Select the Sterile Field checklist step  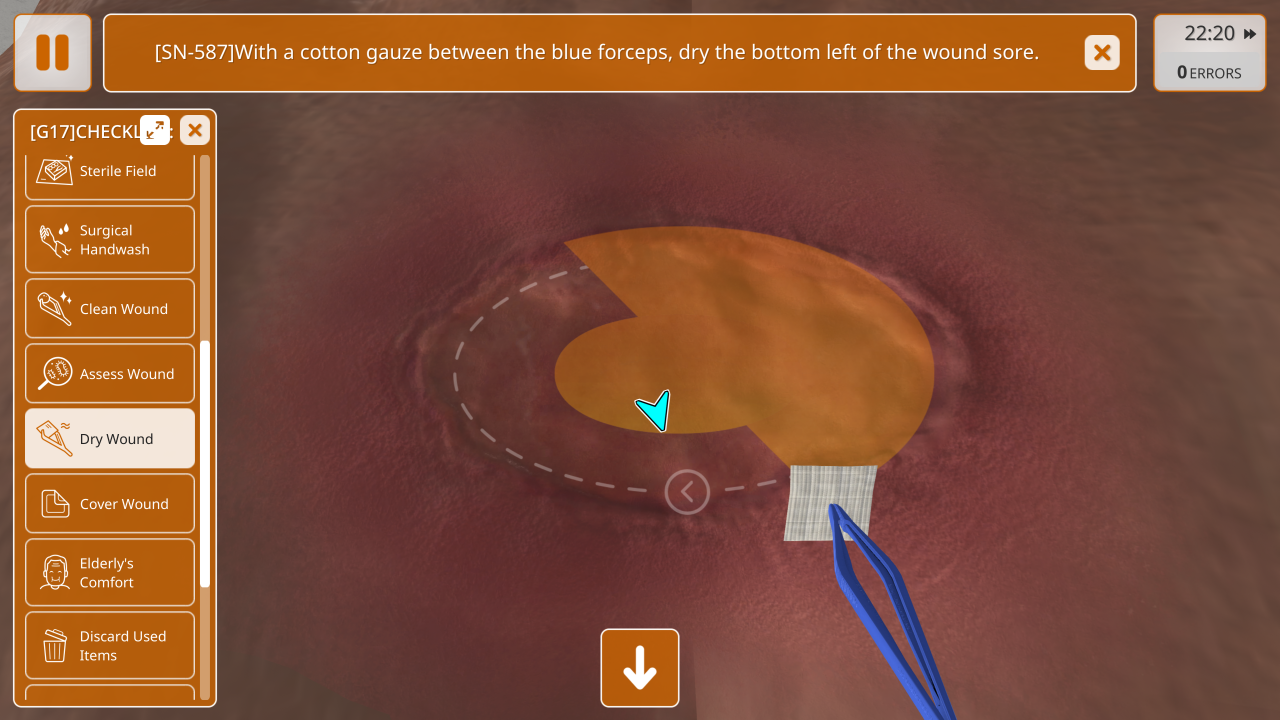(x=110, y=171)
